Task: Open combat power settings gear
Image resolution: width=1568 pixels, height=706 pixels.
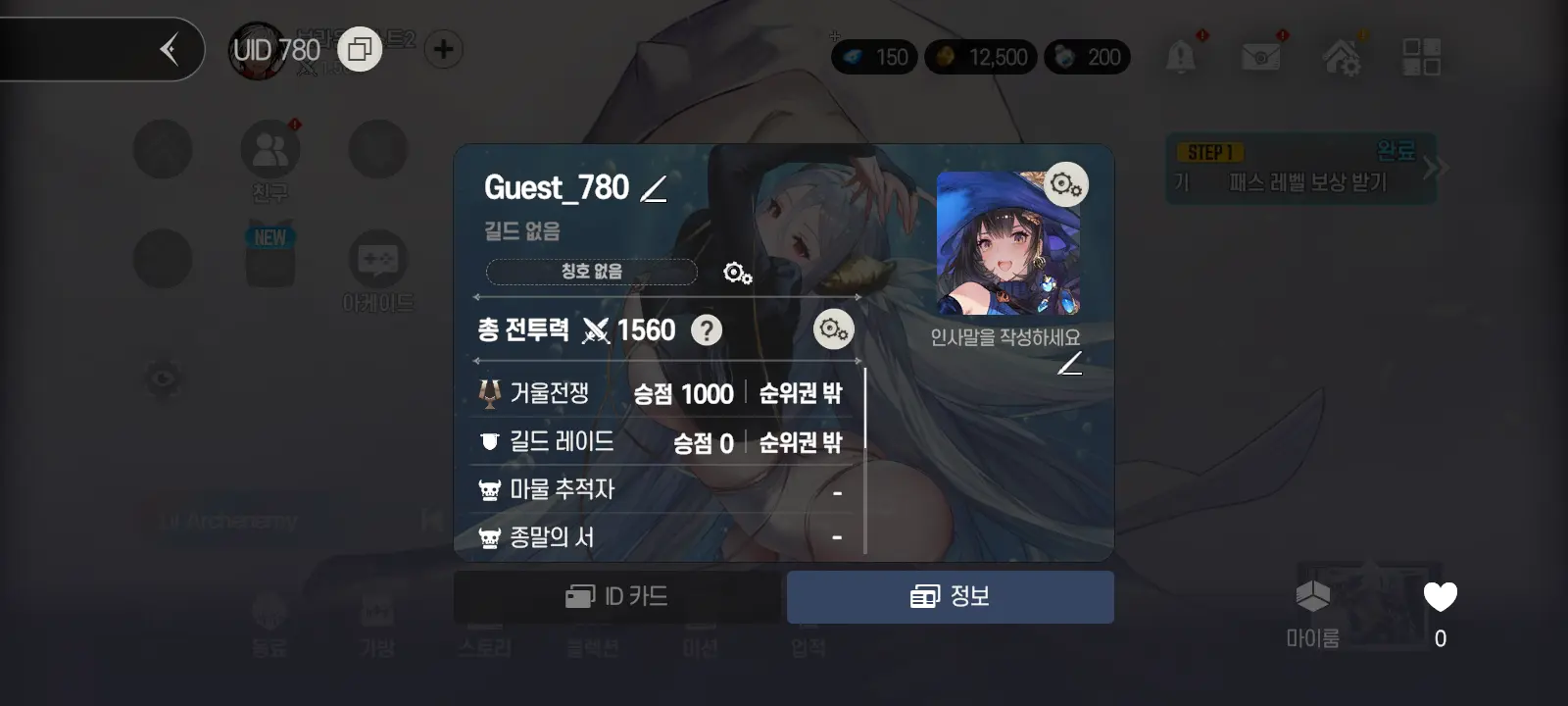Action: [x=833, y=329]
